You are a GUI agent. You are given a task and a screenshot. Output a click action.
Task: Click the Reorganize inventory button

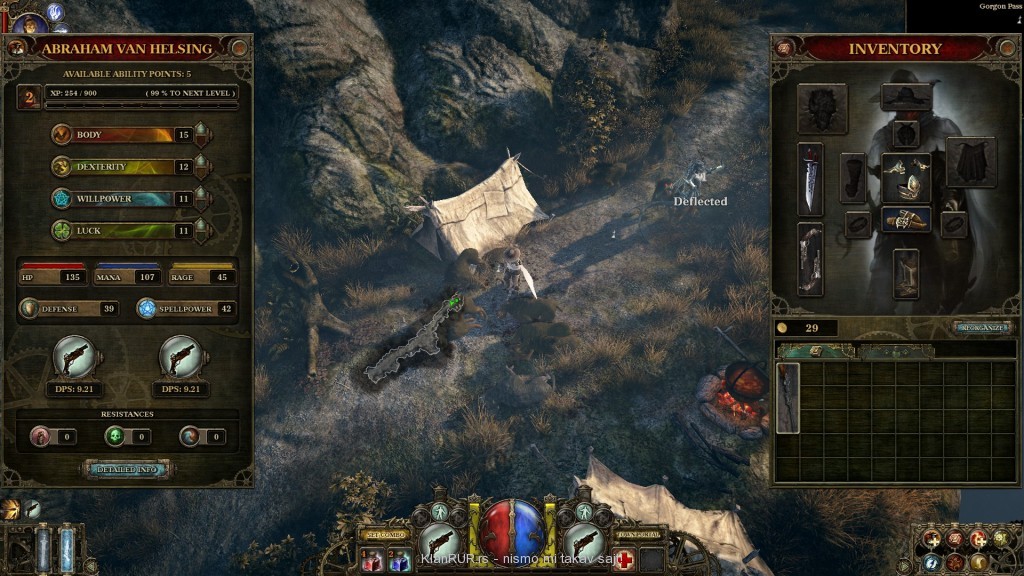[983, 327]
